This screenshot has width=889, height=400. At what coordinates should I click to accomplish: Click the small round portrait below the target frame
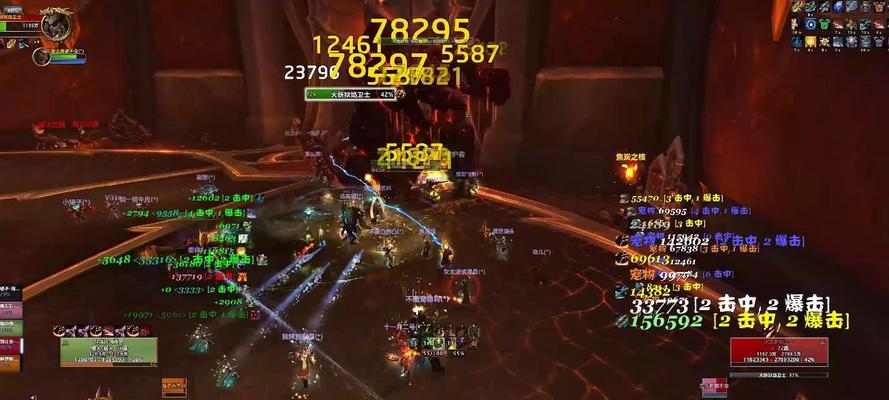pyautogui.click(x=41, y=57)
